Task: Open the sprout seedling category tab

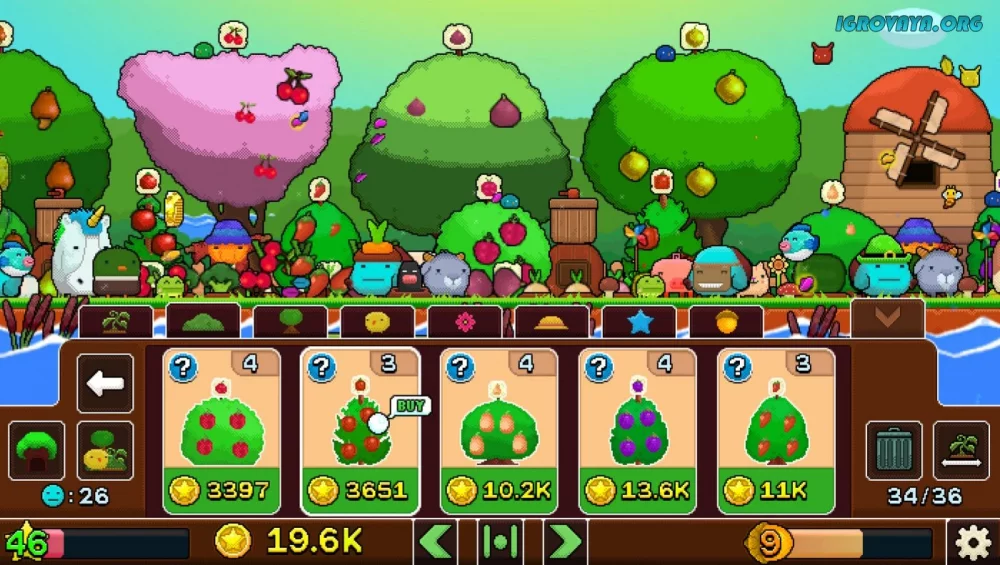Action: (116, 322)
